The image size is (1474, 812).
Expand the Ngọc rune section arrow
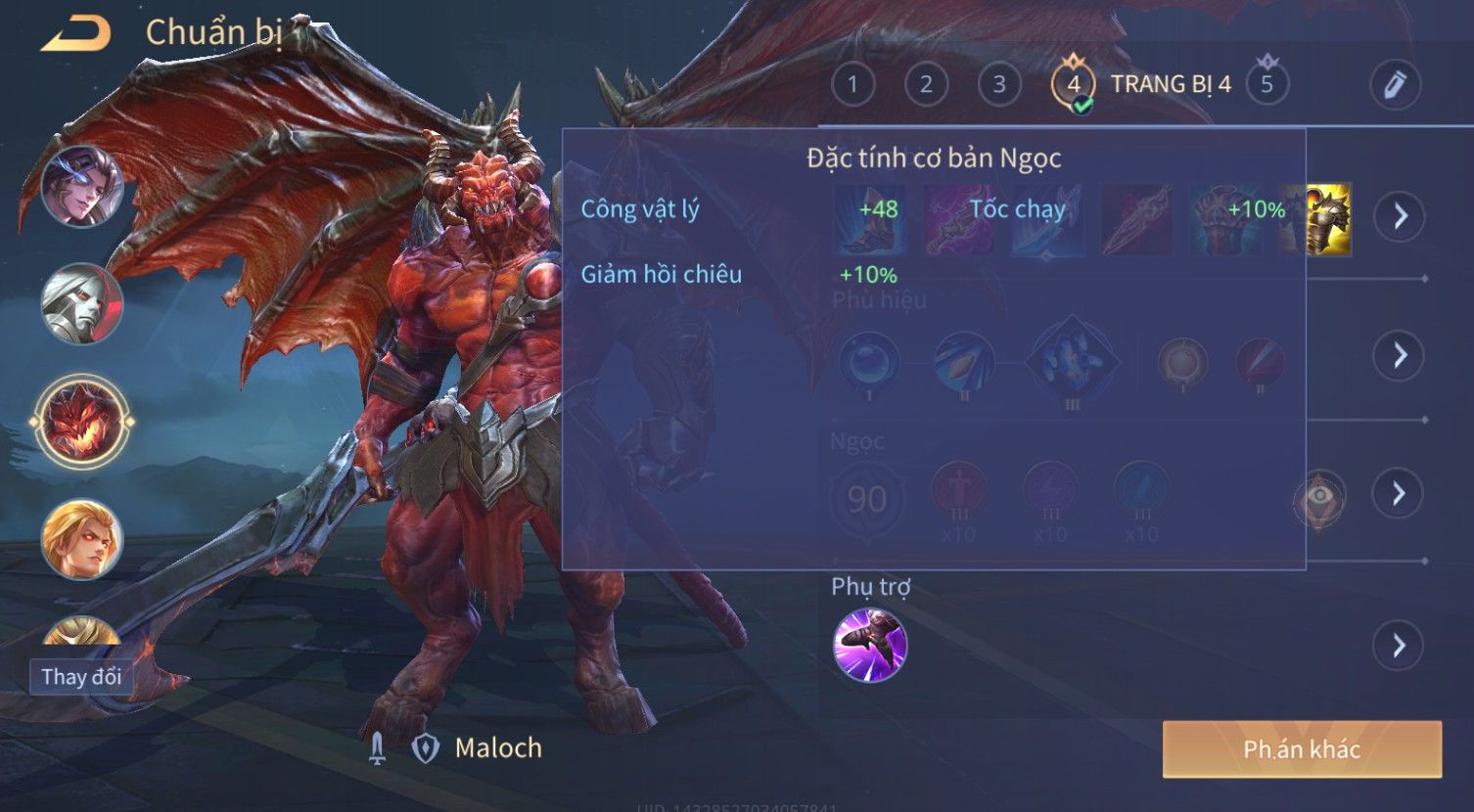(x=1400, y=493)
